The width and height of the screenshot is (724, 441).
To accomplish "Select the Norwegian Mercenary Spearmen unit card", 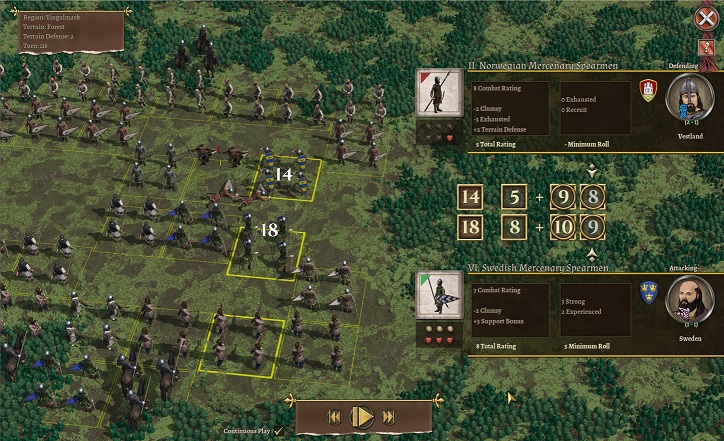I will 437,95.
